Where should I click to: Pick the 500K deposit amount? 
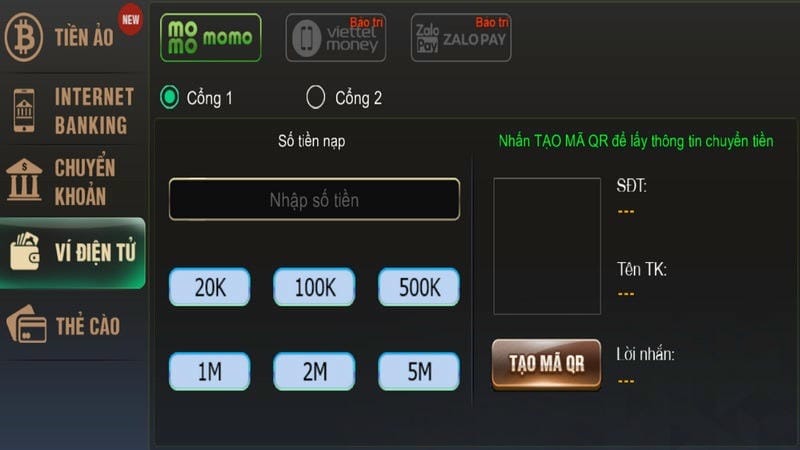[x=419, y=288]
